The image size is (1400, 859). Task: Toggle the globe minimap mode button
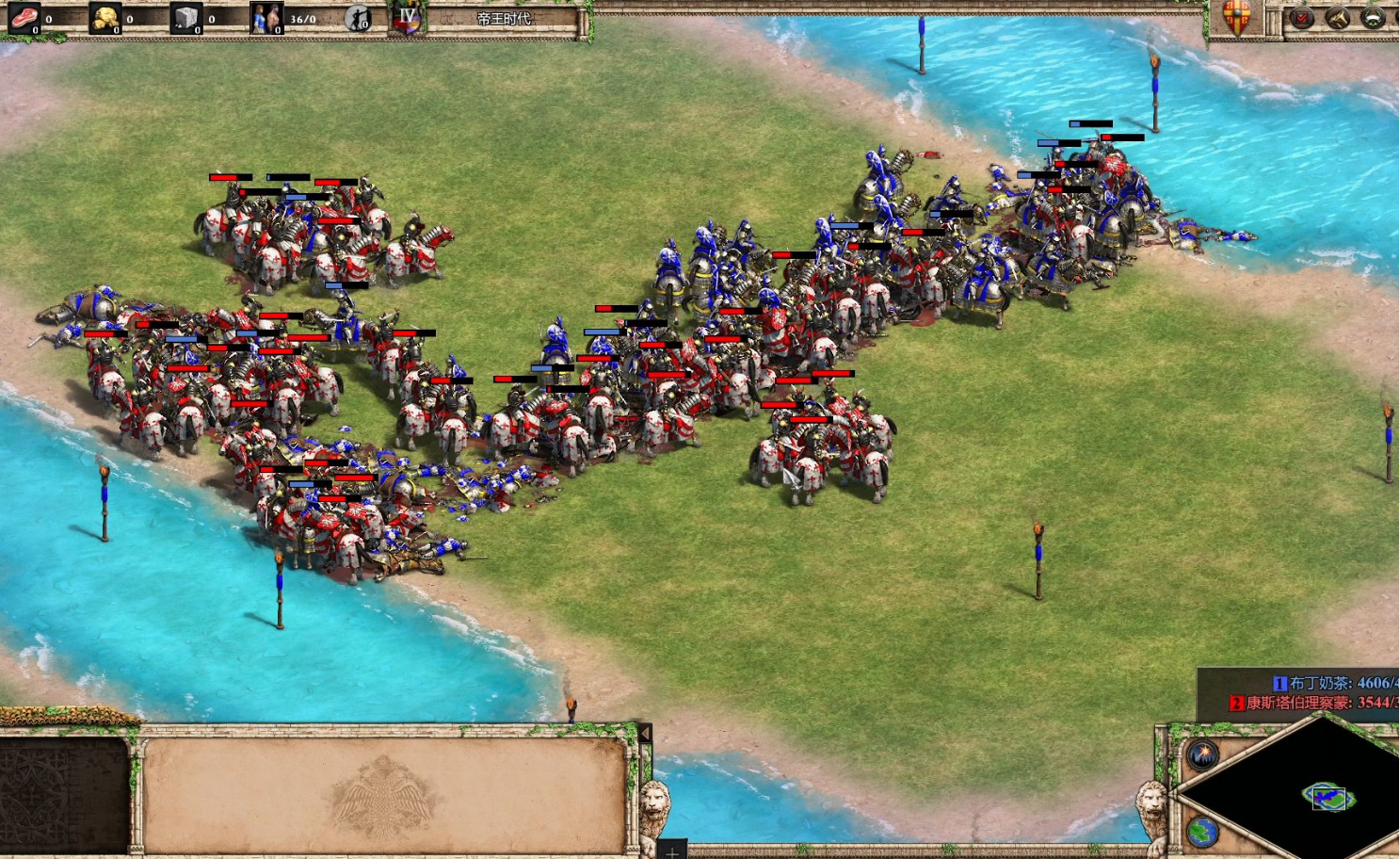[1202, 832]
